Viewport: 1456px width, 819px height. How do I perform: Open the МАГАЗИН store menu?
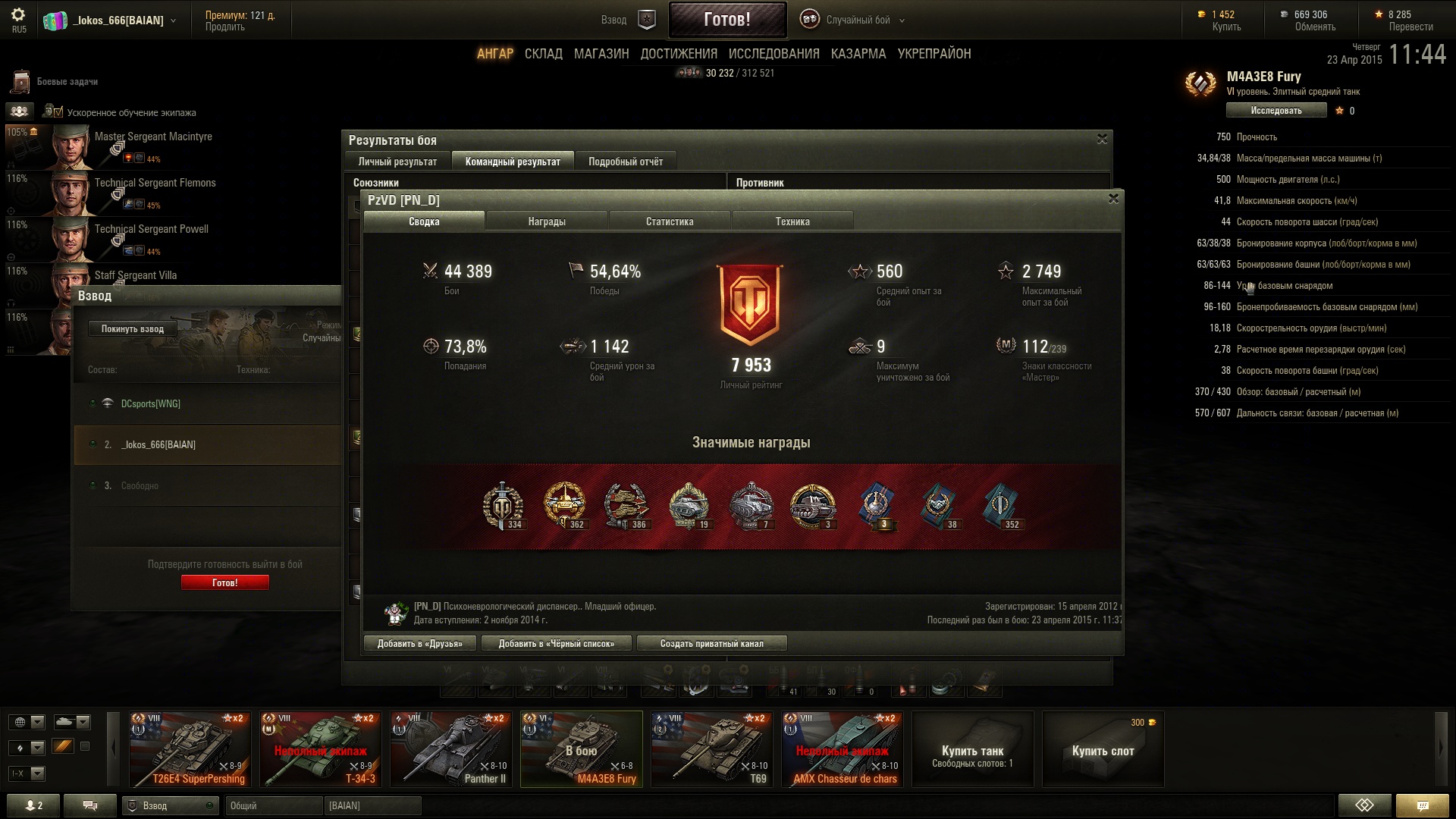coord(601,54)
